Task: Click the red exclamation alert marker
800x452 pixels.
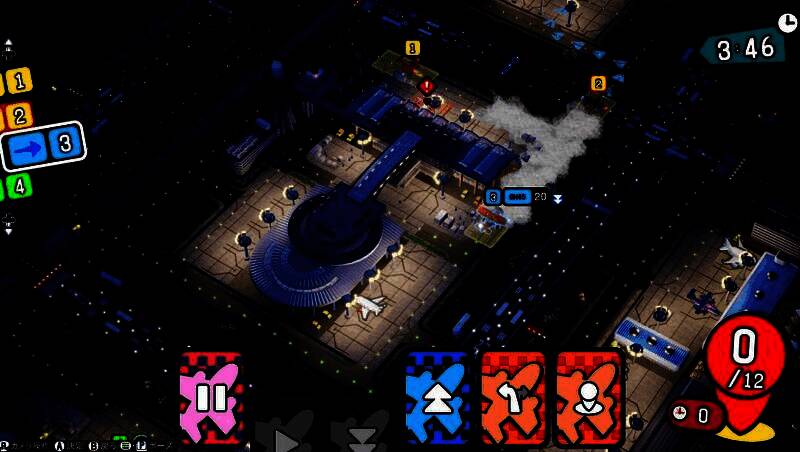Action: (x=427, y=86)
